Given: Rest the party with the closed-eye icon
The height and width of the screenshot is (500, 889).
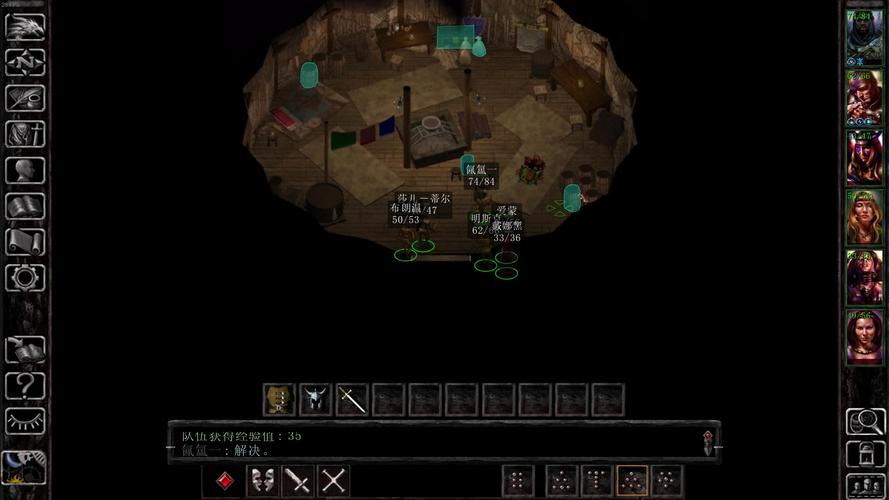Looking at the screenshot, I should point(25,421).
